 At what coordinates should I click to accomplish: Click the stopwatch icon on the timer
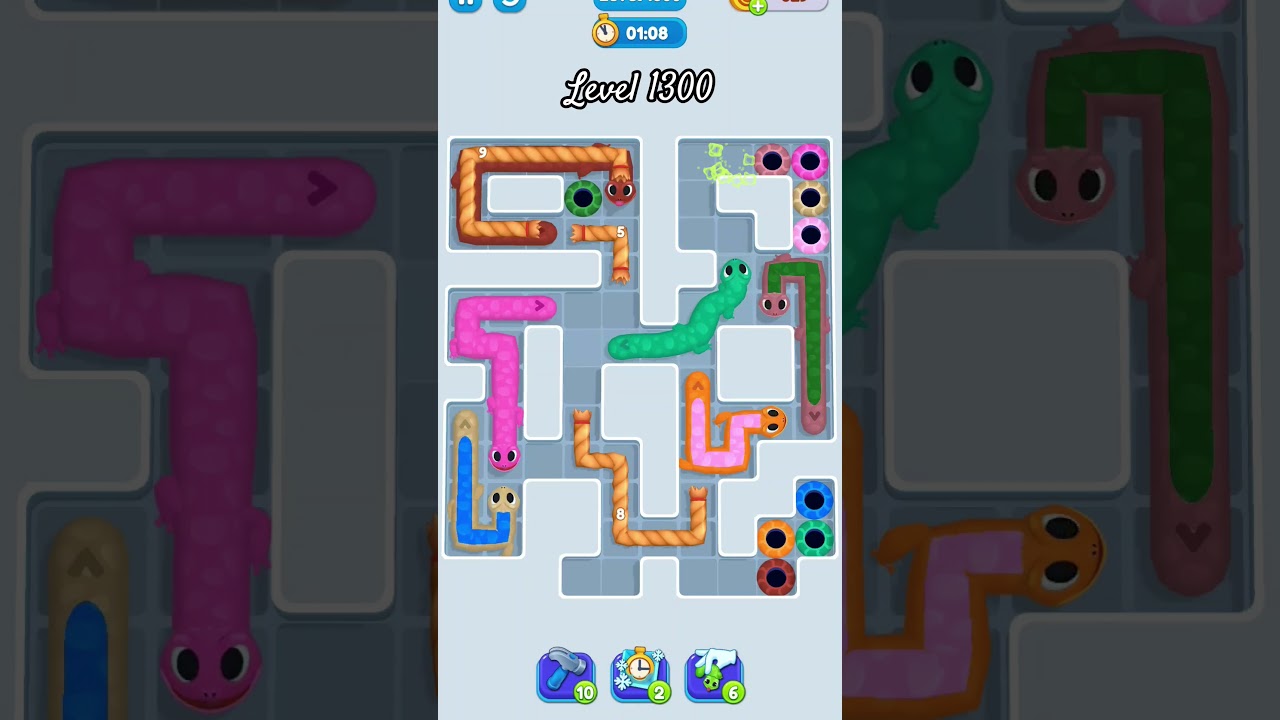(x=604, y=32)
